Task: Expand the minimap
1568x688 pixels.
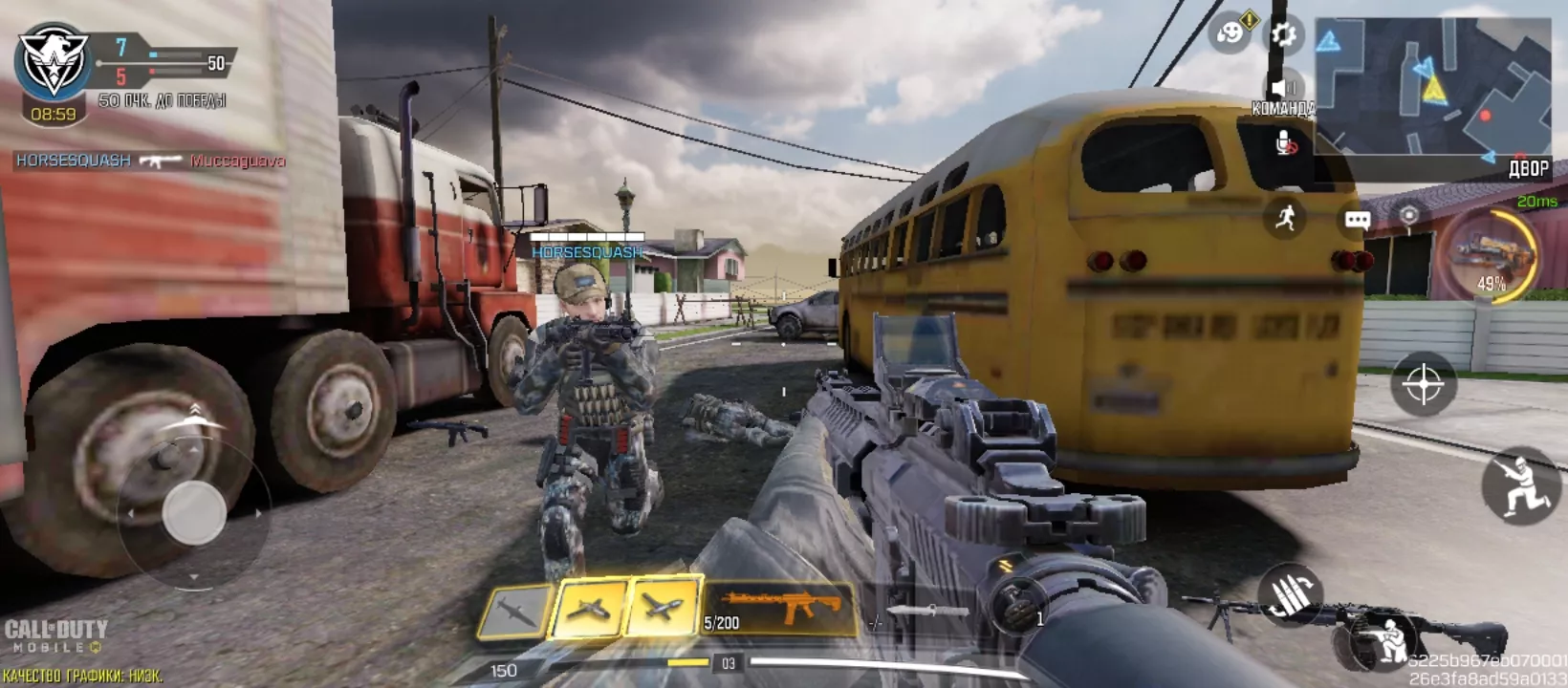Action: point(1432,86)
